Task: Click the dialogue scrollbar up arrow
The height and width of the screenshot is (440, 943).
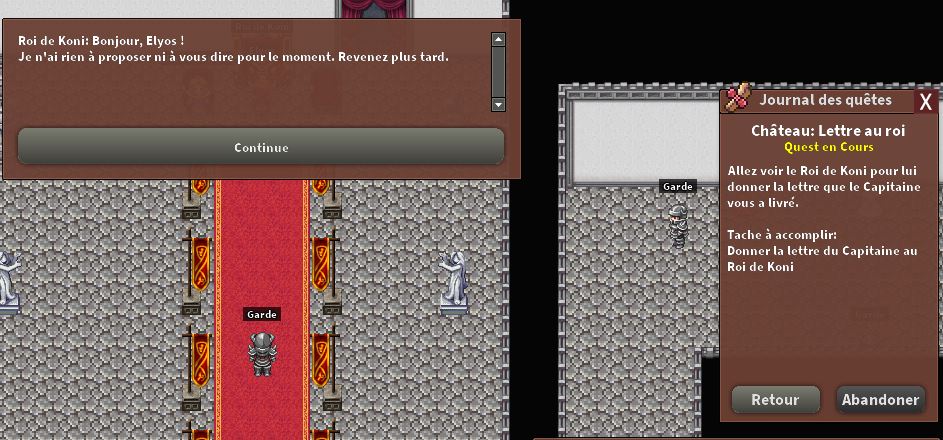Action: 498,40
